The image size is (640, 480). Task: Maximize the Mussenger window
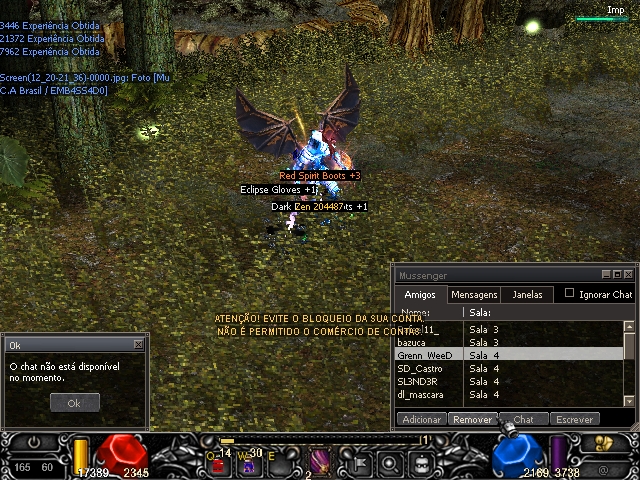(617, 274)
